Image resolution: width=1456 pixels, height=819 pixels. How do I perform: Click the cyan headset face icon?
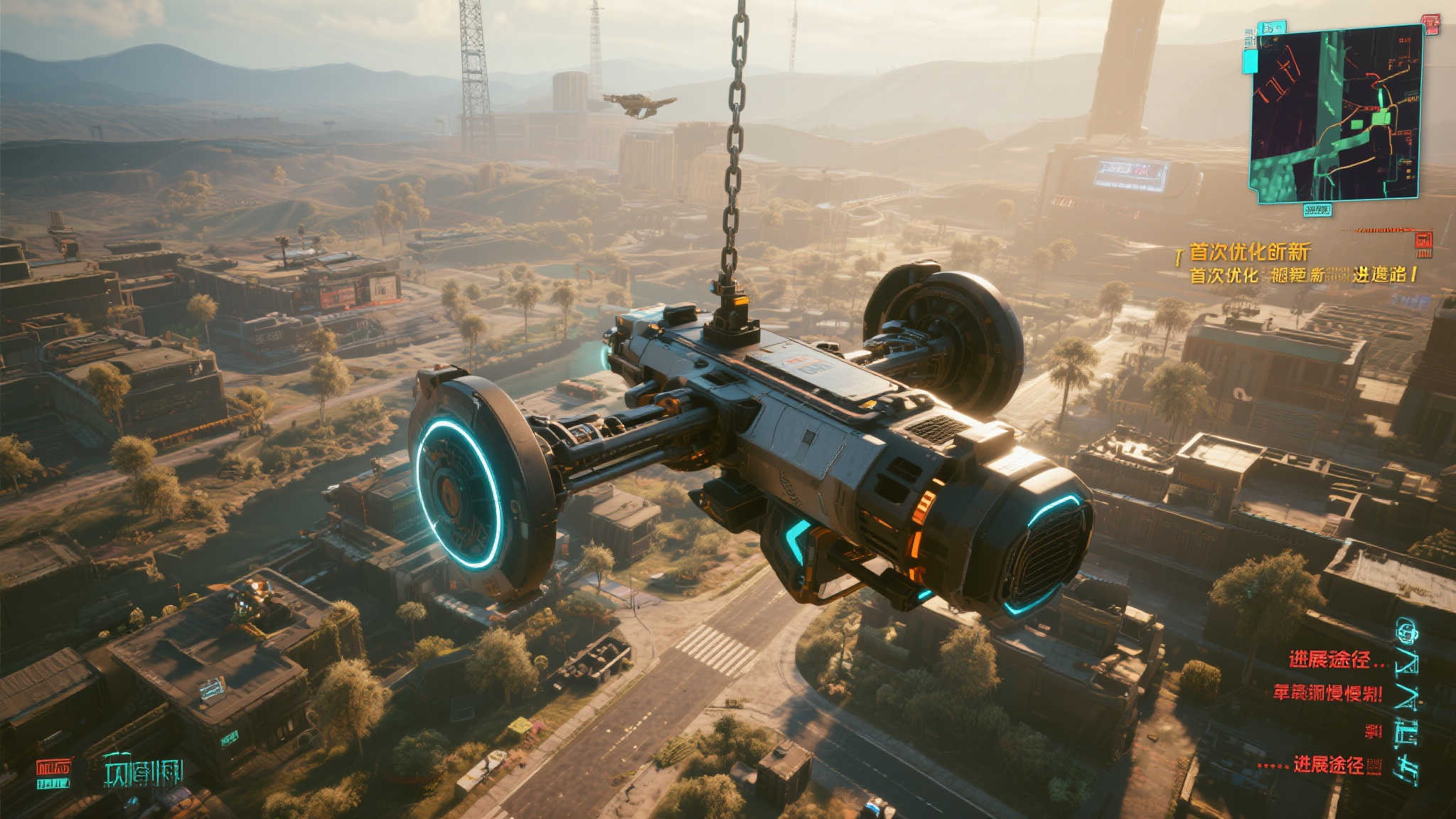(1406, 628)
